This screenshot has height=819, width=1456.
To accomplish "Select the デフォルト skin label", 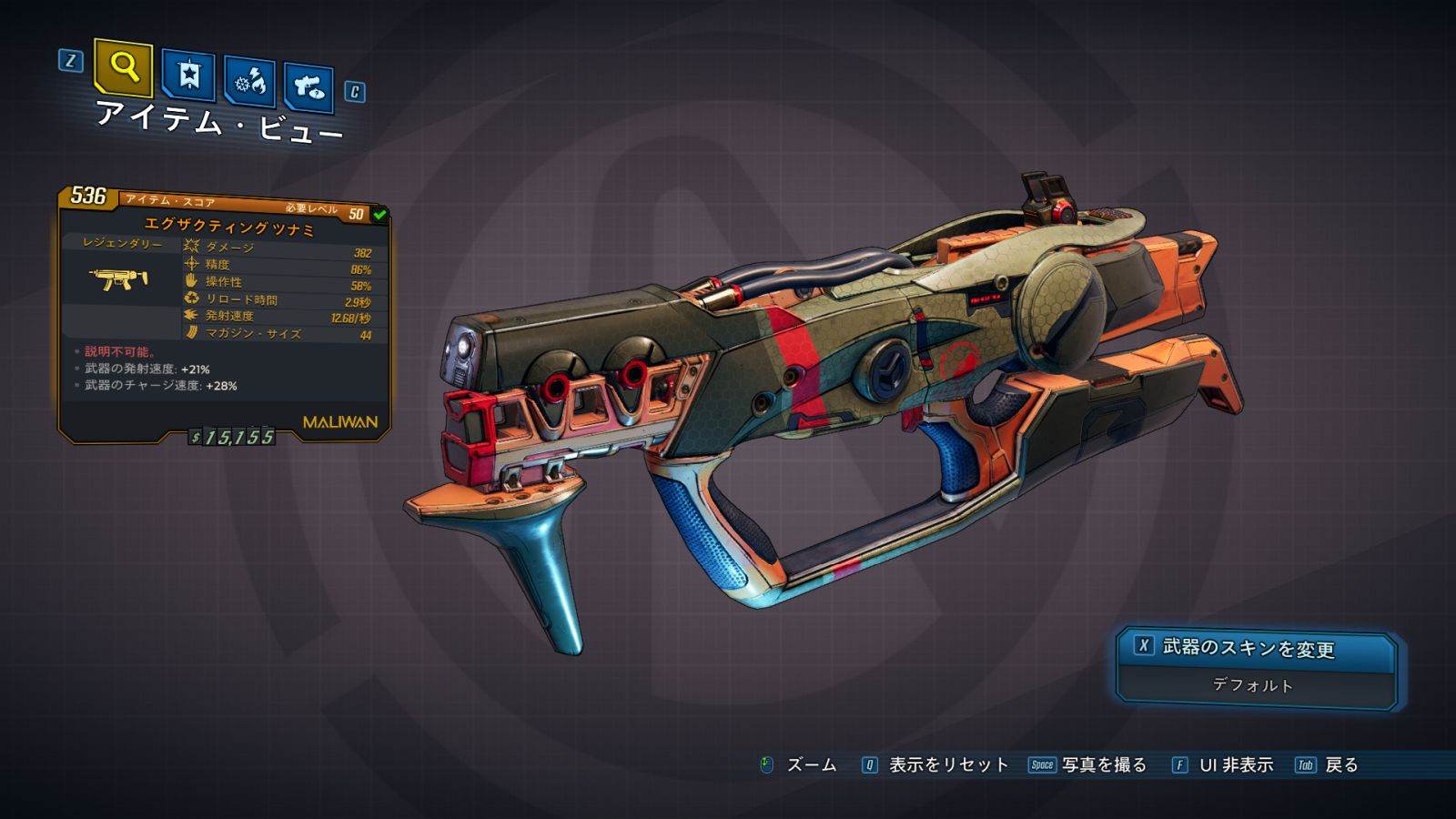I will tap(1253, 685).
